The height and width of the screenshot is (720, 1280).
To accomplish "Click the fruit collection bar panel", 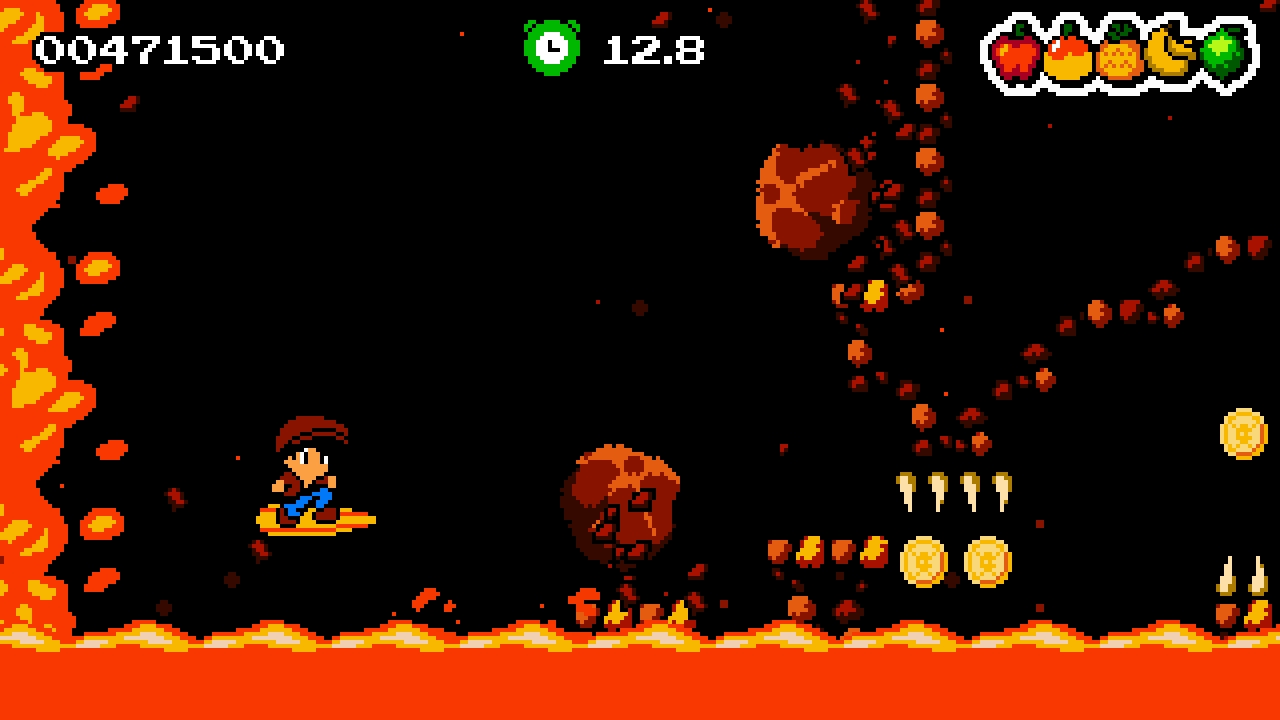I will (1118, 52).
